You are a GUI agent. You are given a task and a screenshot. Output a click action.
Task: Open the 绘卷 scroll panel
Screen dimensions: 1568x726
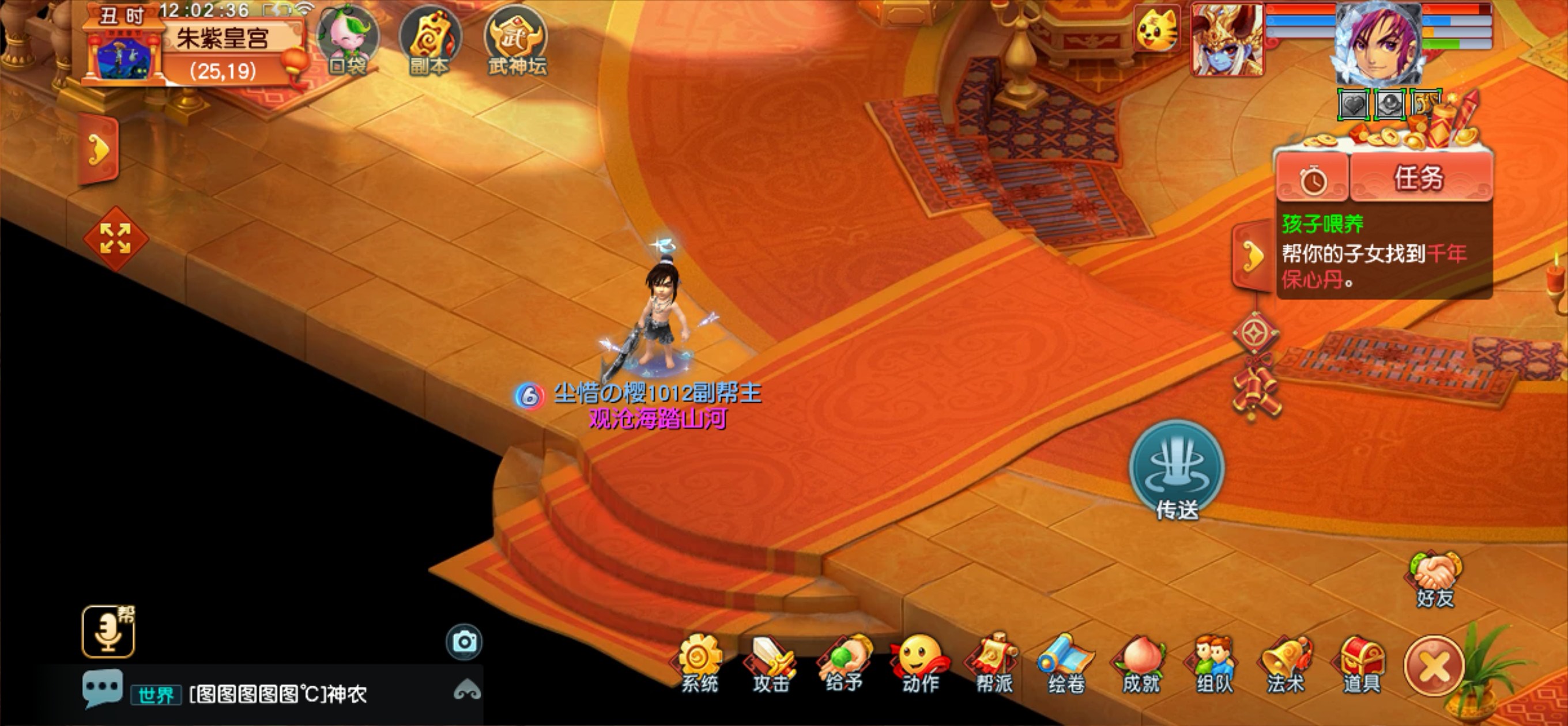(1066, 664)
